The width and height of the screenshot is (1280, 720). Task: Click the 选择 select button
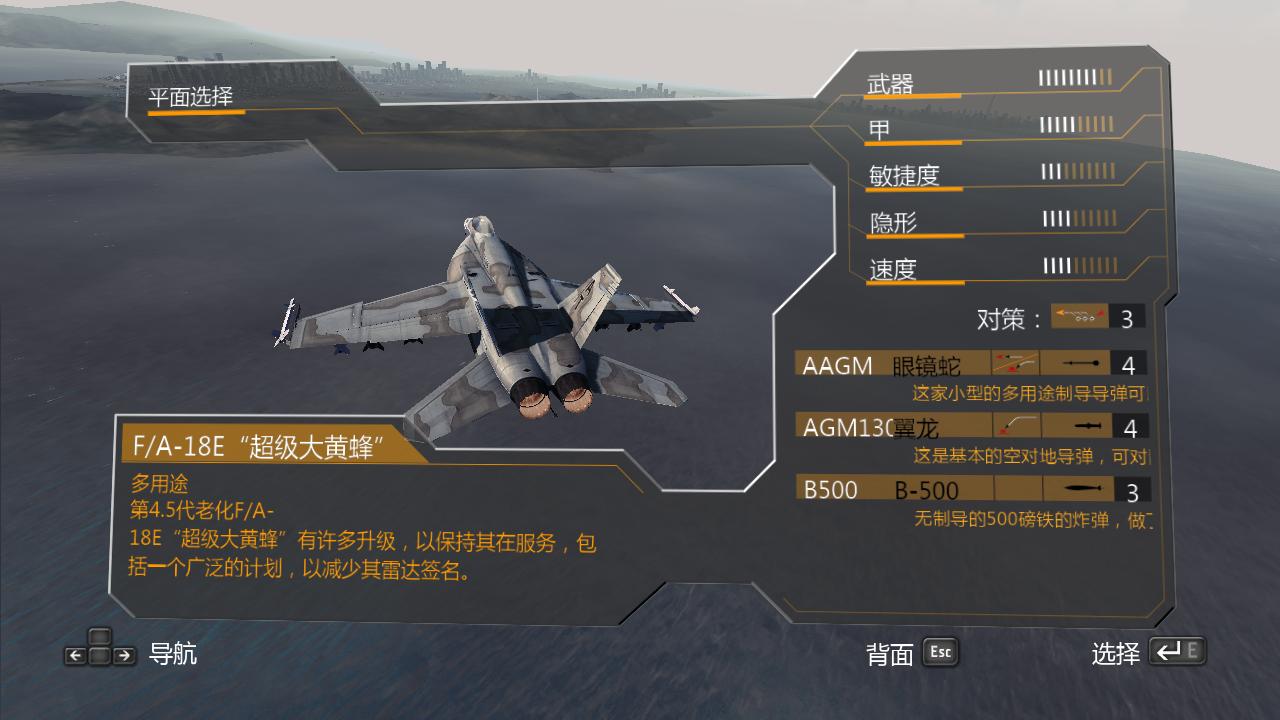click(x=1118, y=652)
